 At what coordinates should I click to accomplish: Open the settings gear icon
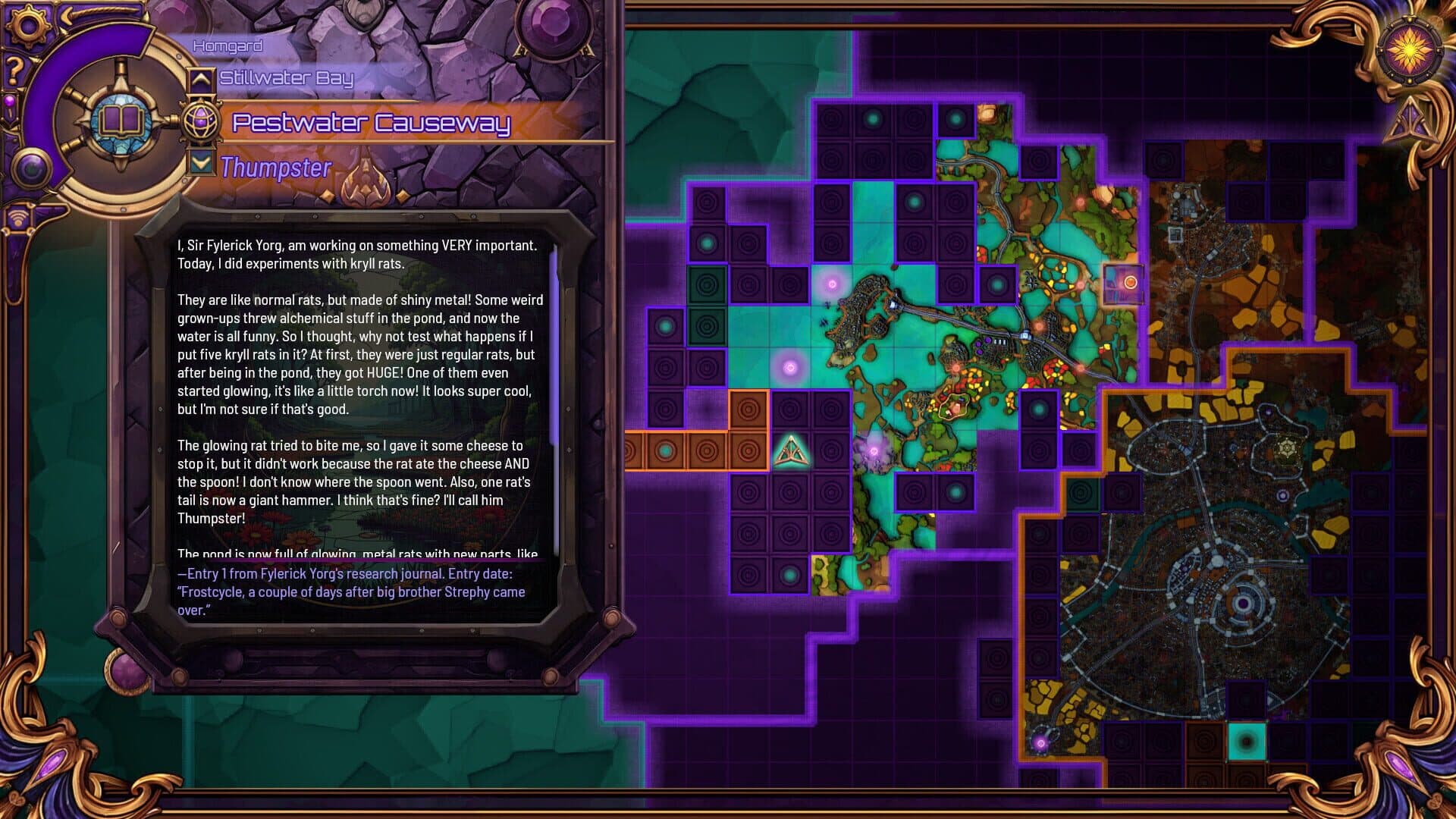point(28,24)
